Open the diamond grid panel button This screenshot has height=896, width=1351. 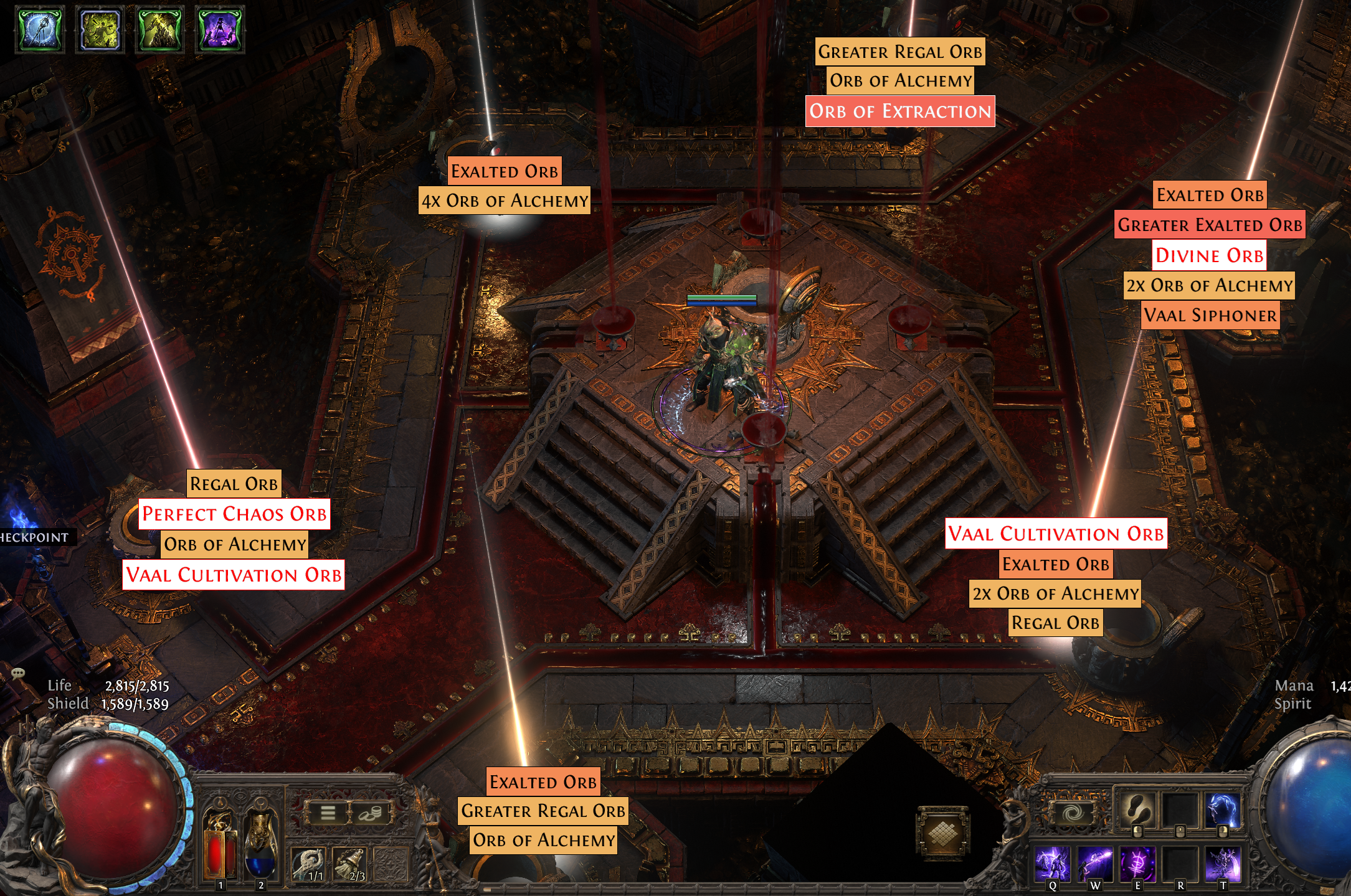[x=944, y=833]
